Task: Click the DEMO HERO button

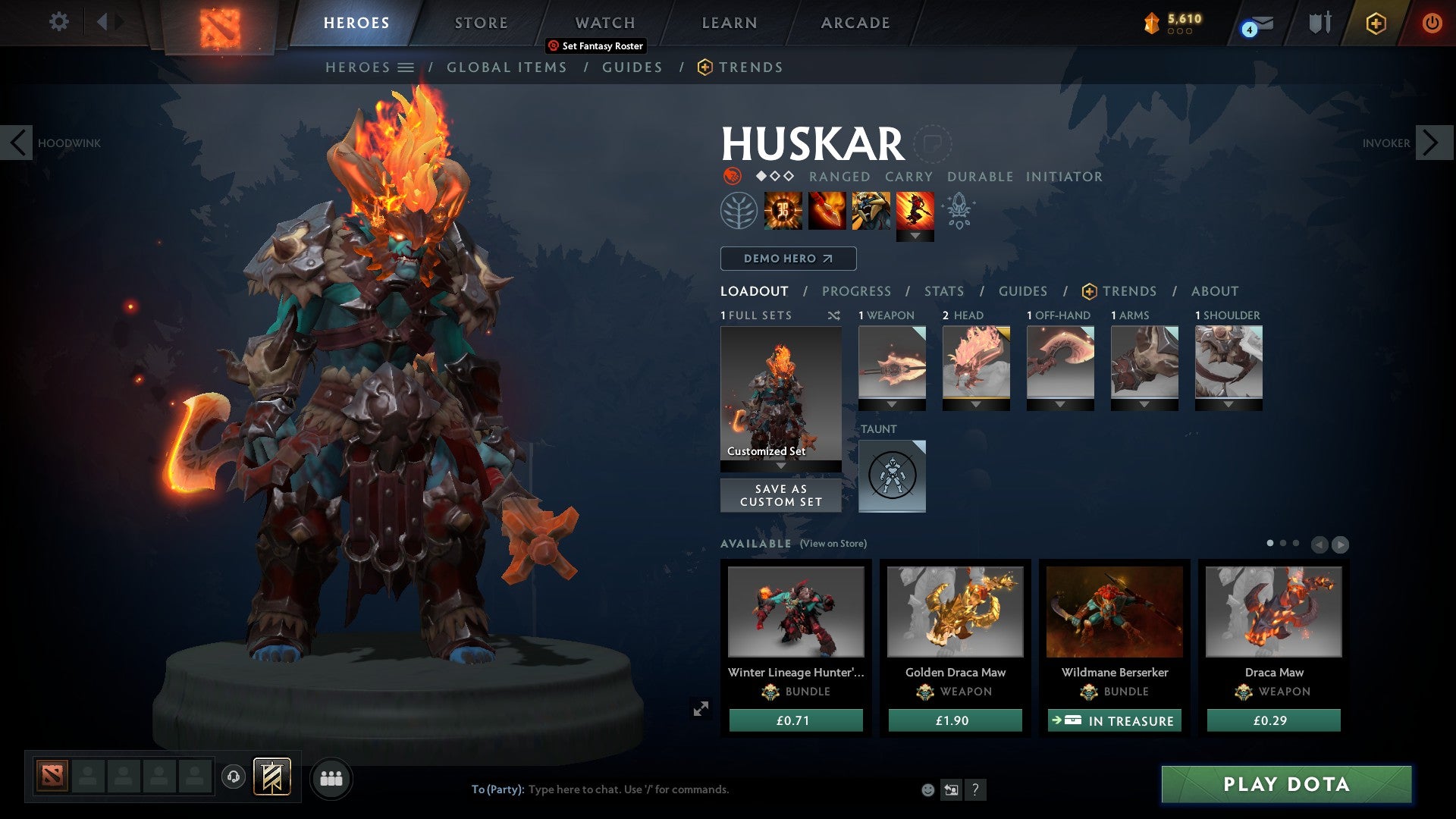Action: [787, 259]
